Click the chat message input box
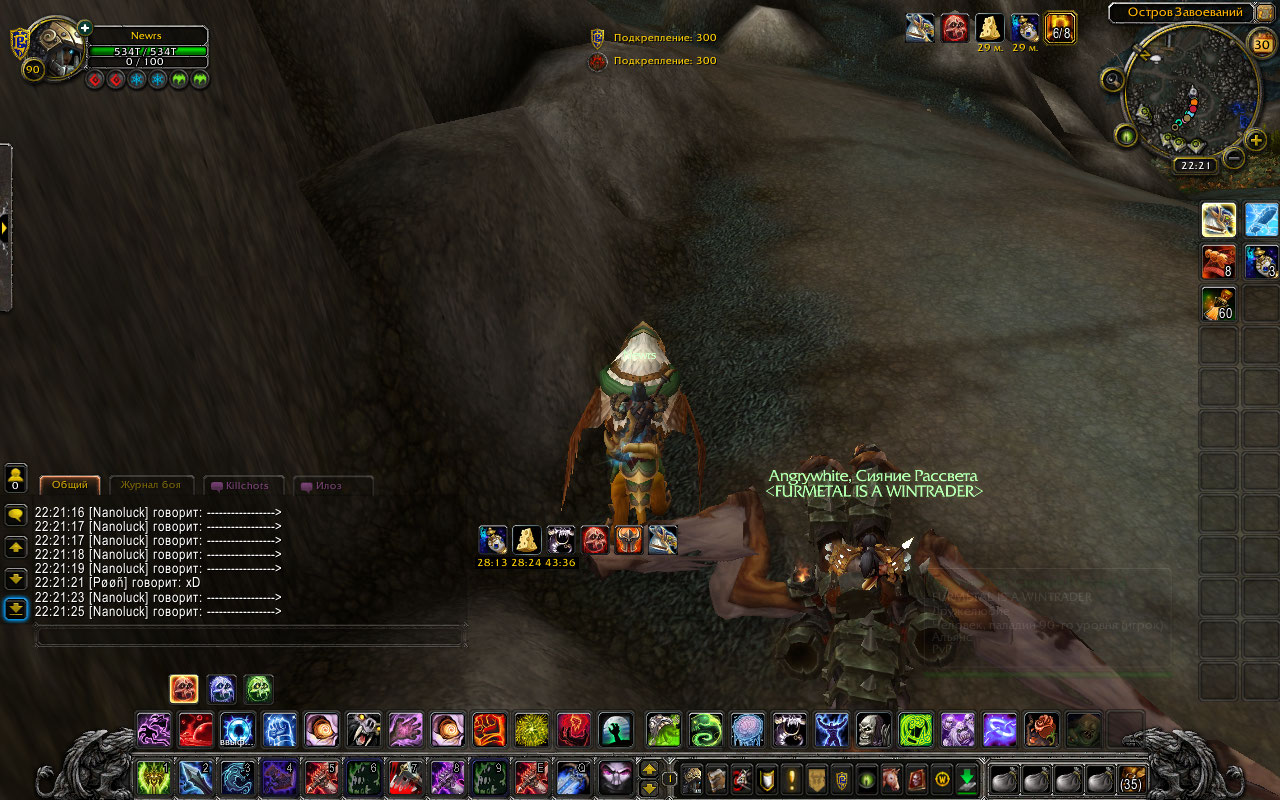Screen dimensions: 1280x800 pyautogui.click(x=250, y=635)
